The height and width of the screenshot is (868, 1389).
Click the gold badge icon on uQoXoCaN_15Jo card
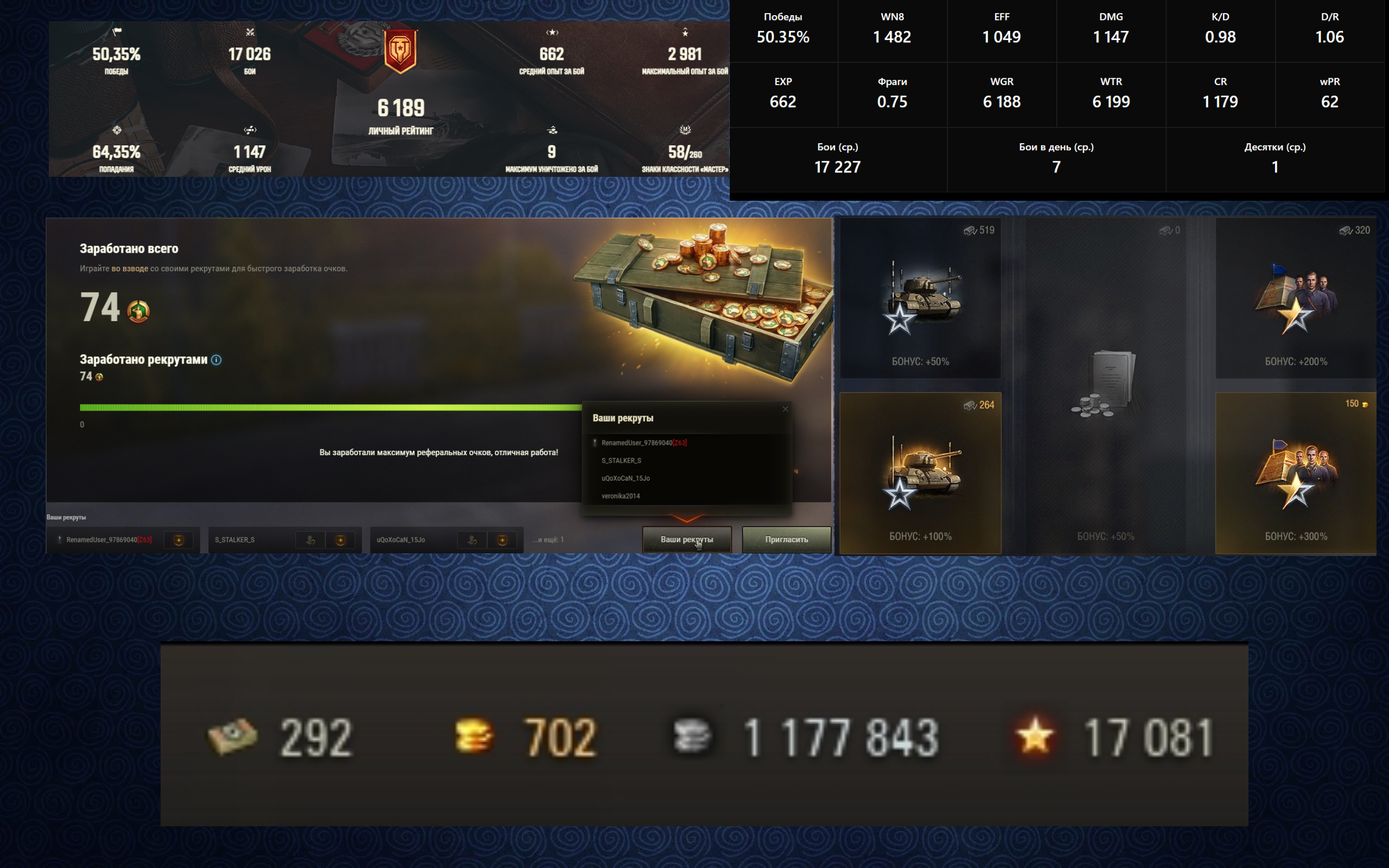502,540
